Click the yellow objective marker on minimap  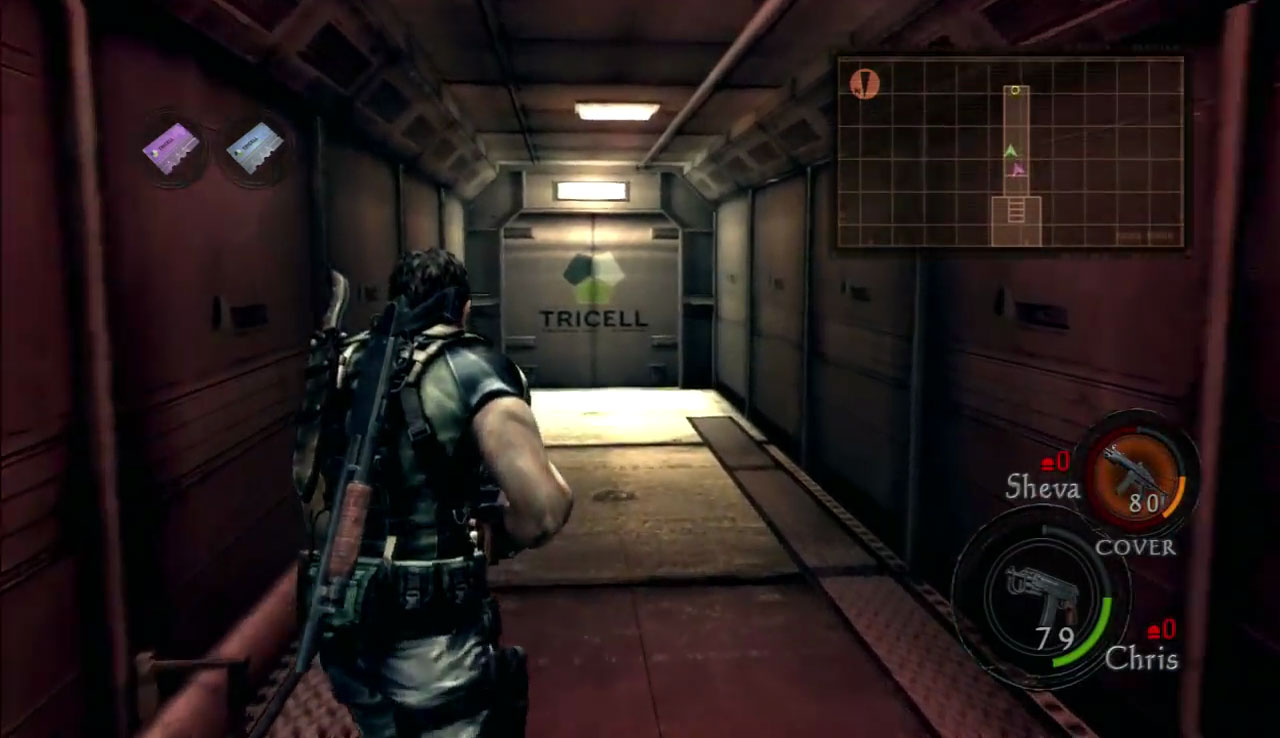(x=1015, y=91)
